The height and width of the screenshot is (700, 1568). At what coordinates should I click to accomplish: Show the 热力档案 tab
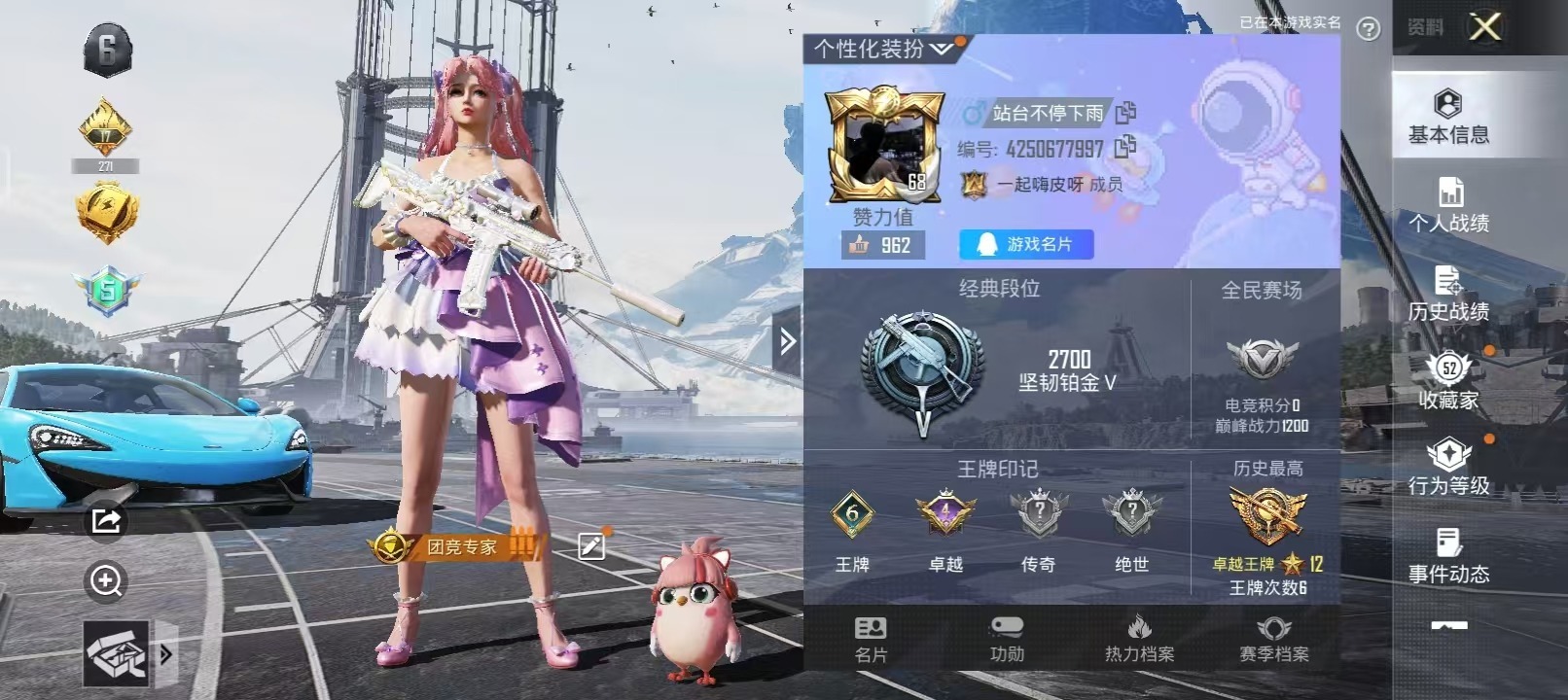click(1139, 639)
